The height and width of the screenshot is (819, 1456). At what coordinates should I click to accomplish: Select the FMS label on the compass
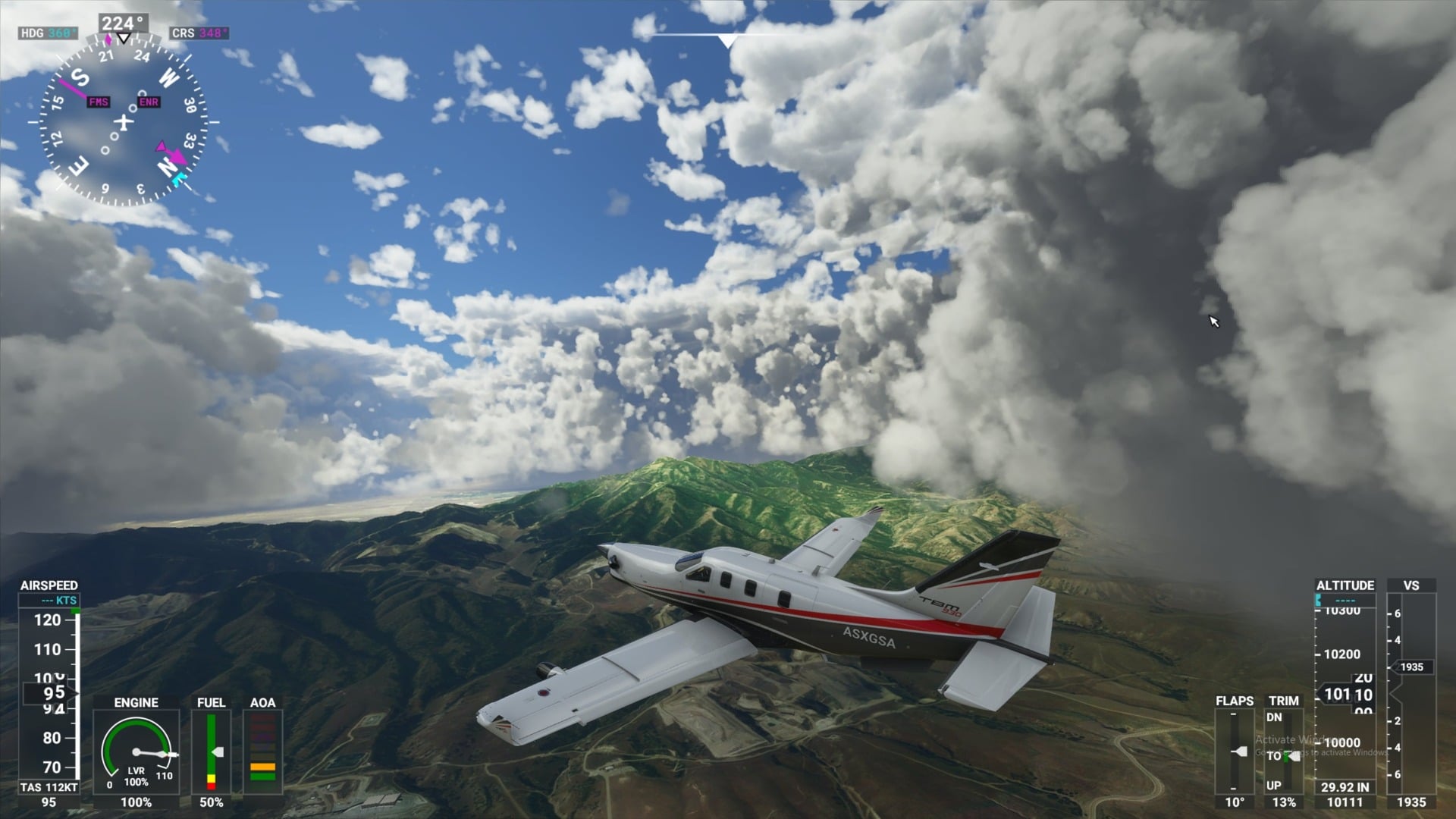98,101
